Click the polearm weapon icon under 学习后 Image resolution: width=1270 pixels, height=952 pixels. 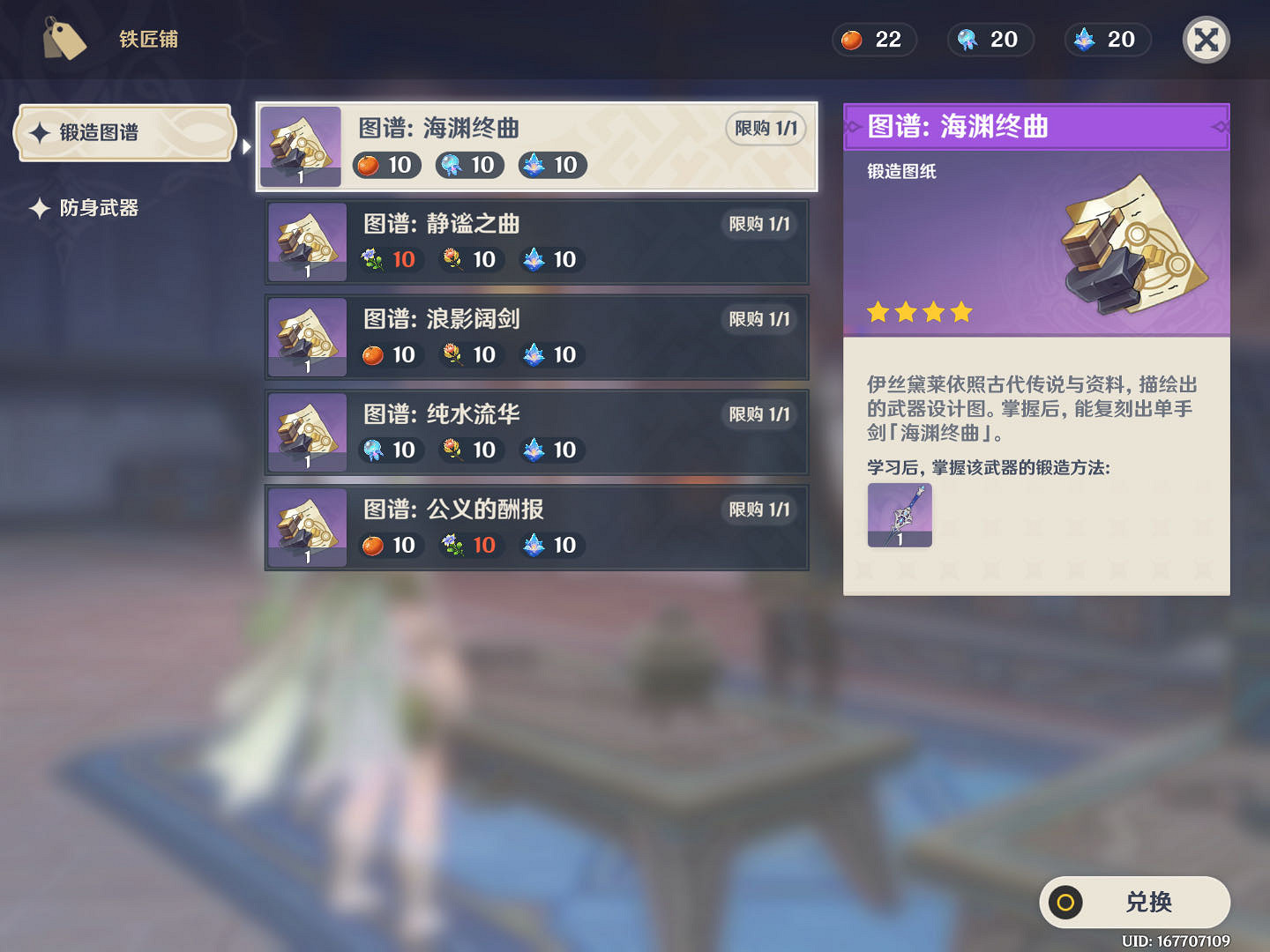tap(900, 514)
